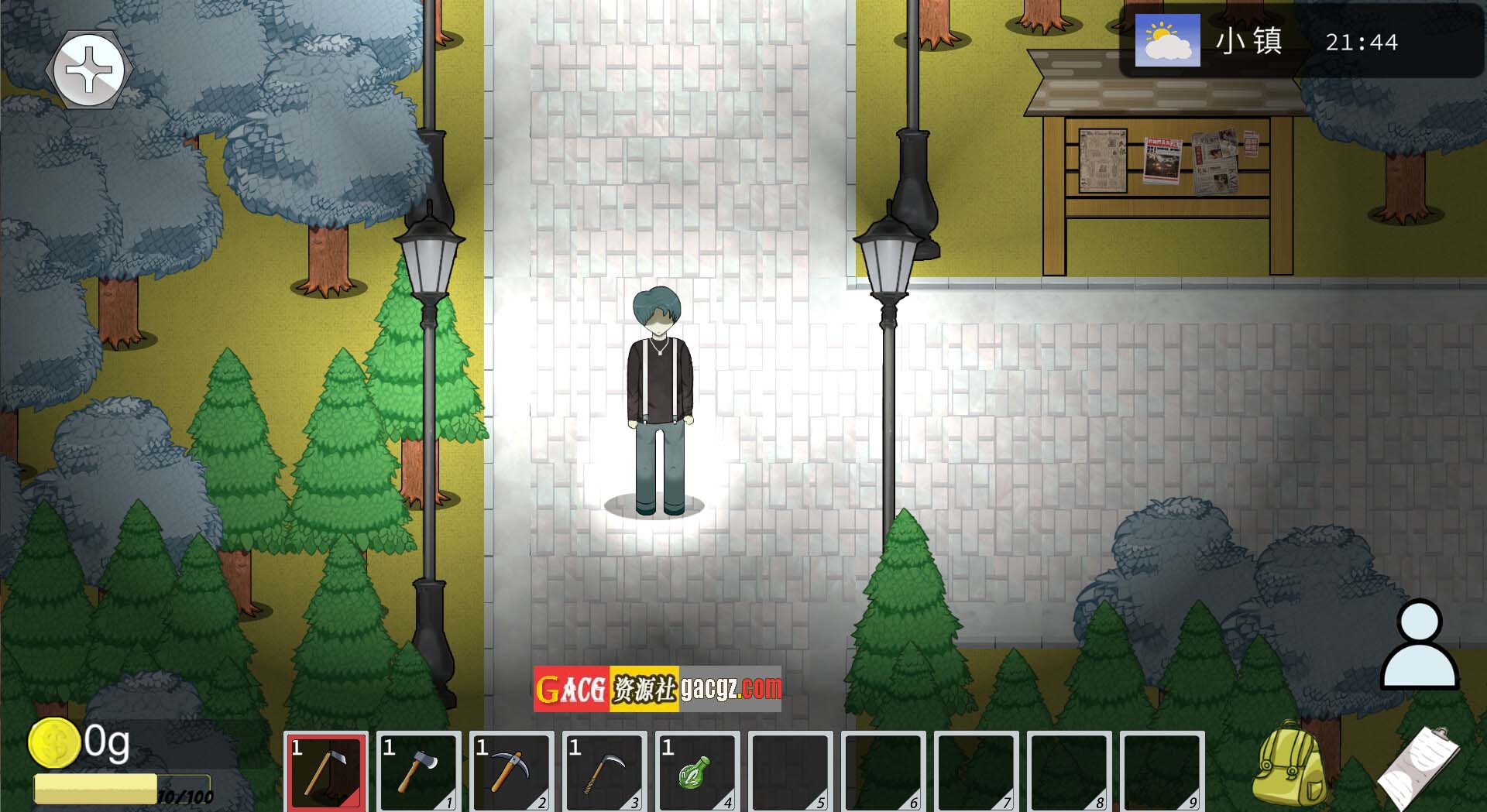The width and height of the screenshot is (1487, 812).
Task: Select the axe hotbar slot
Action: pyautogui.click(x=419, y=771)
